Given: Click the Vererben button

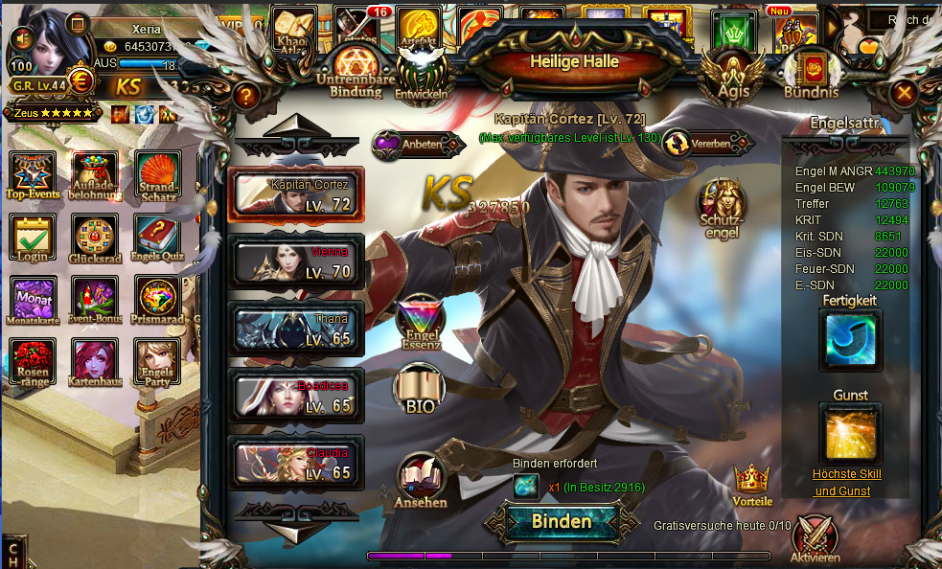Looking at the screenshot, I should 697,143.
